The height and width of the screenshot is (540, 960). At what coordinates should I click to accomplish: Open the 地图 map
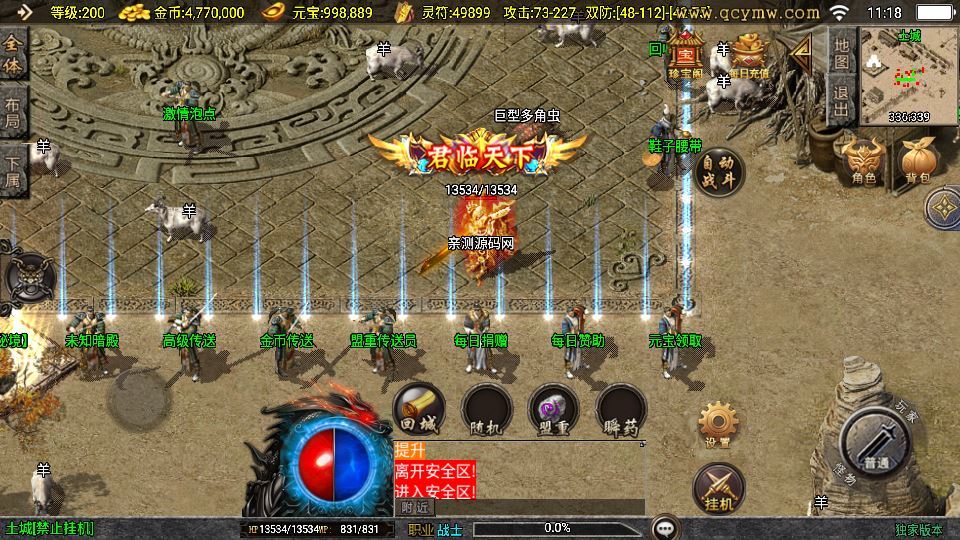pyautogui.click(x=842, y=53)
